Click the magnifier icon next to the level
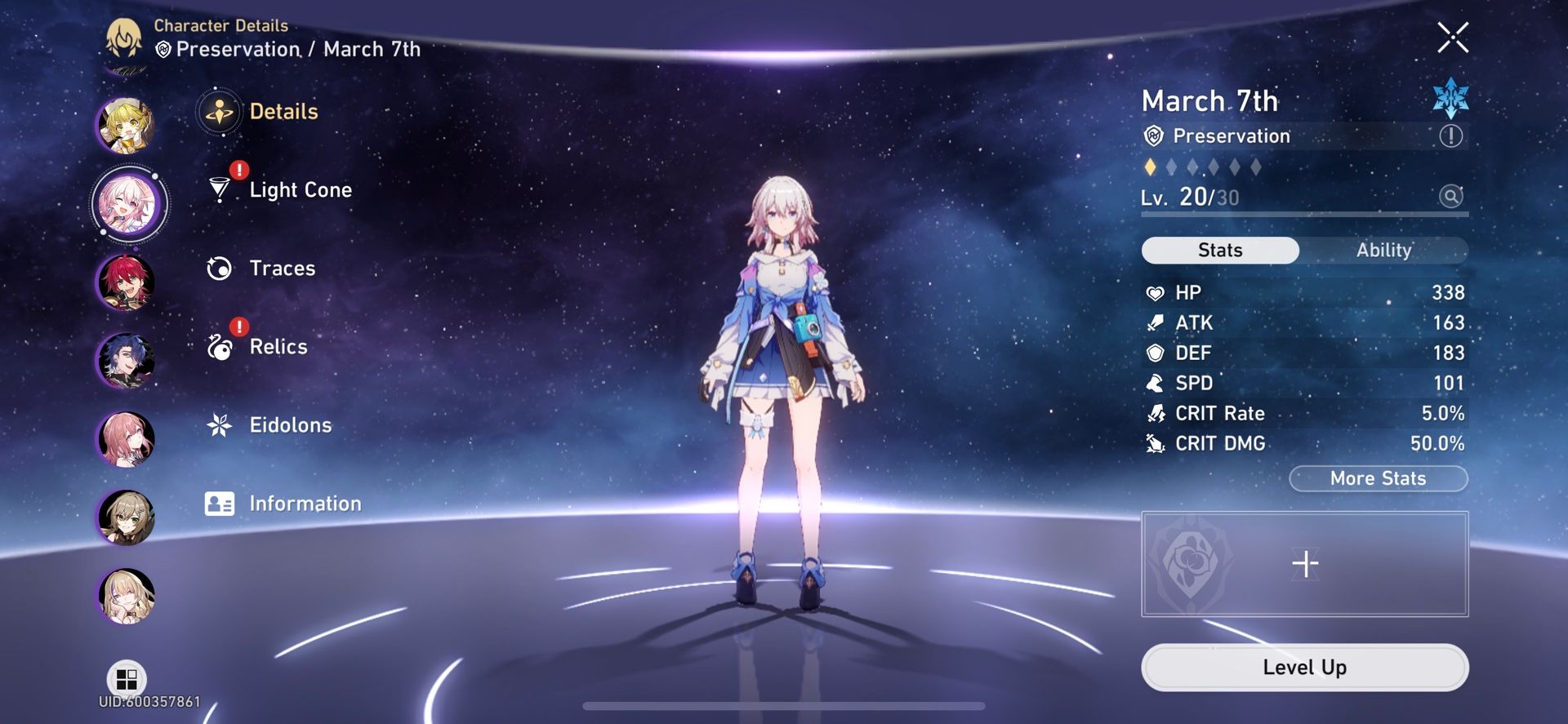This screenshot has width=1568, height=724. [x=1451, y=197]
